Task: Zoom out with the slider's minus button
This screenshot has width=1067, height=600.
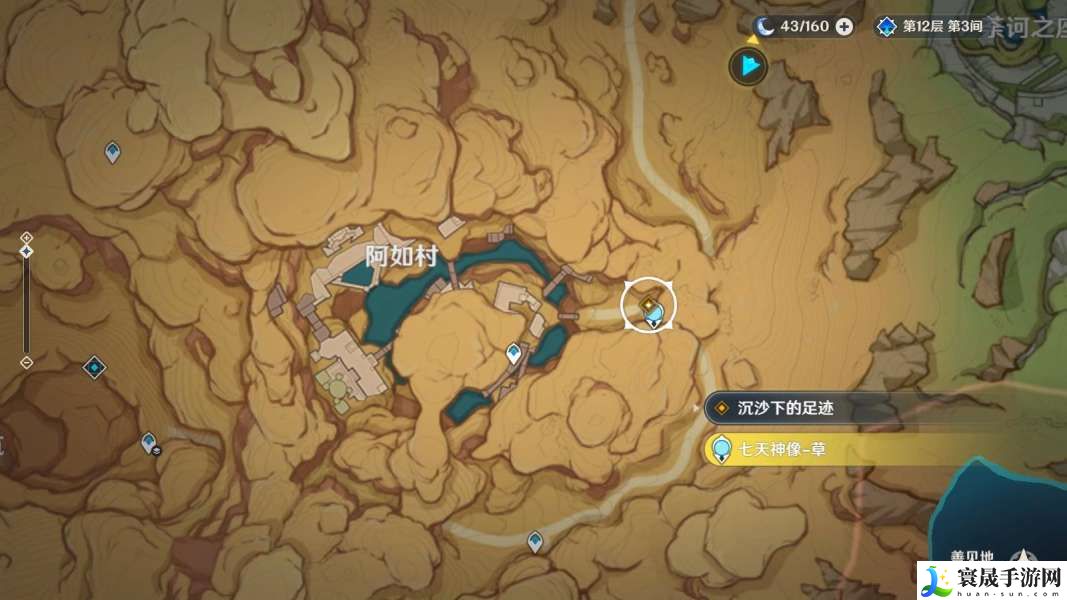Action: tap(26, 362)
